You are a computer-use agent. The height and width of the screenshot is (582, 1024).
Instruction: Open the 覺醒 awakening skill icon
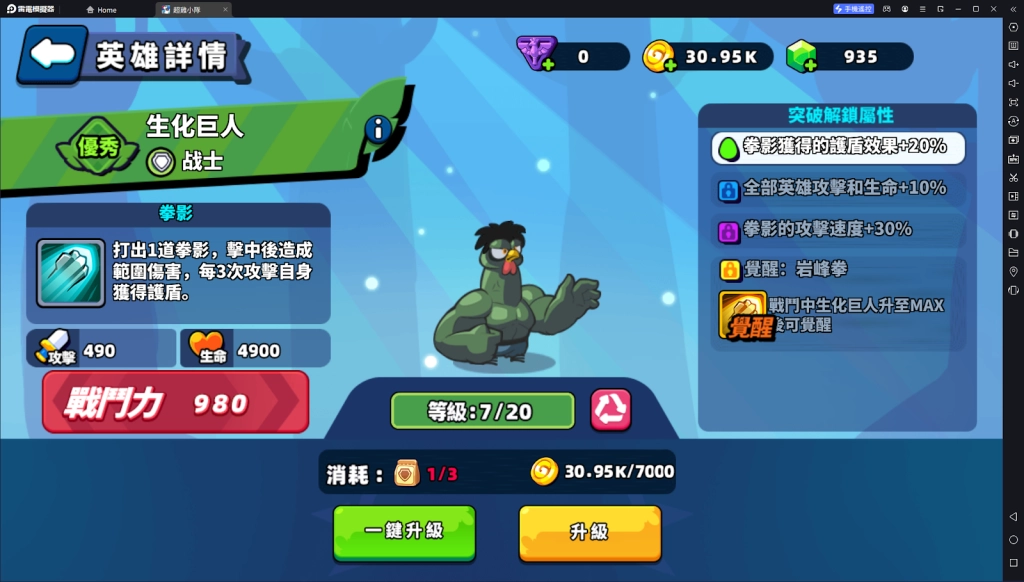tap(742, 315)
